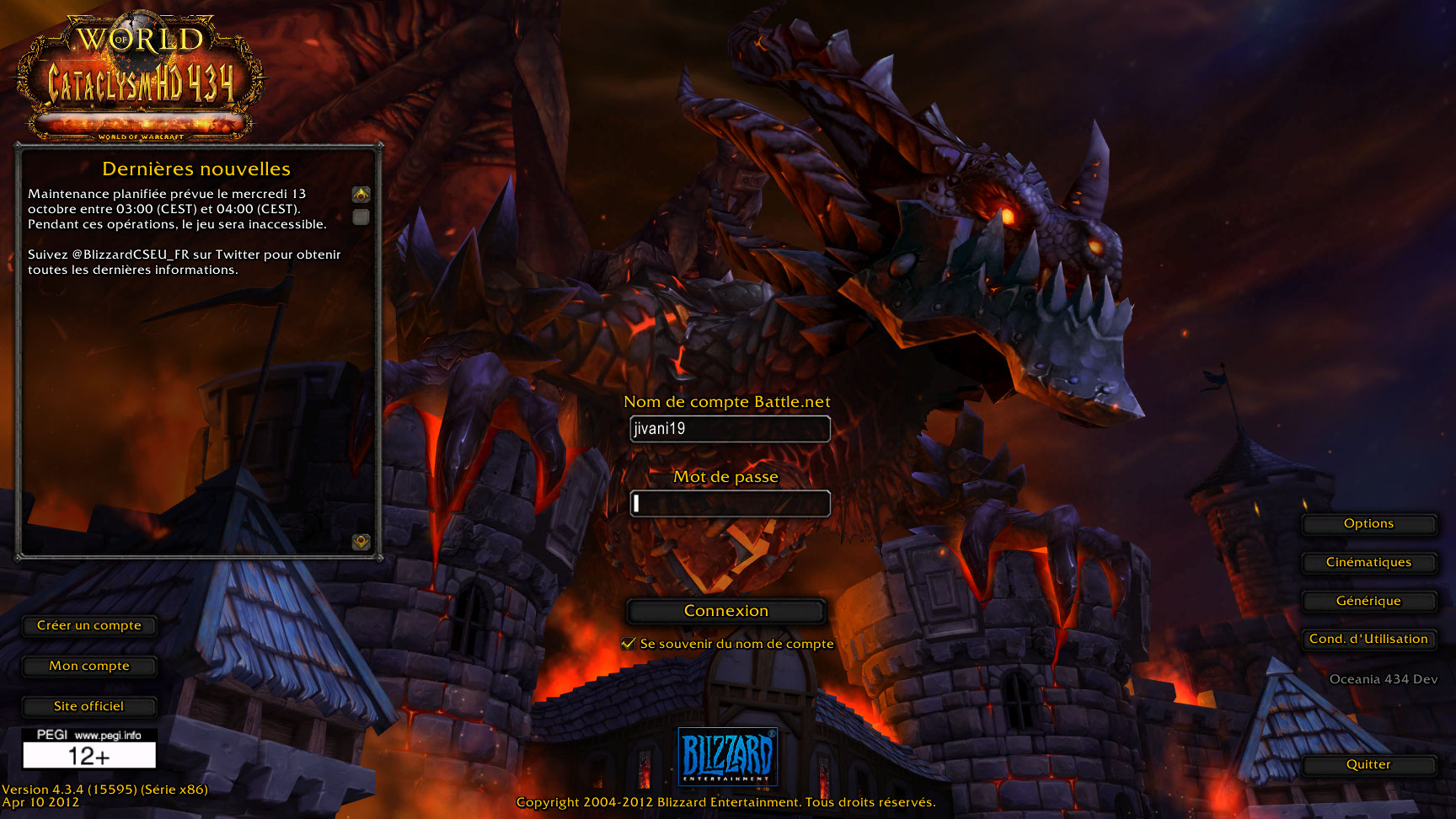Open Cond. d'Utilisation terms

coord(1368,640)
